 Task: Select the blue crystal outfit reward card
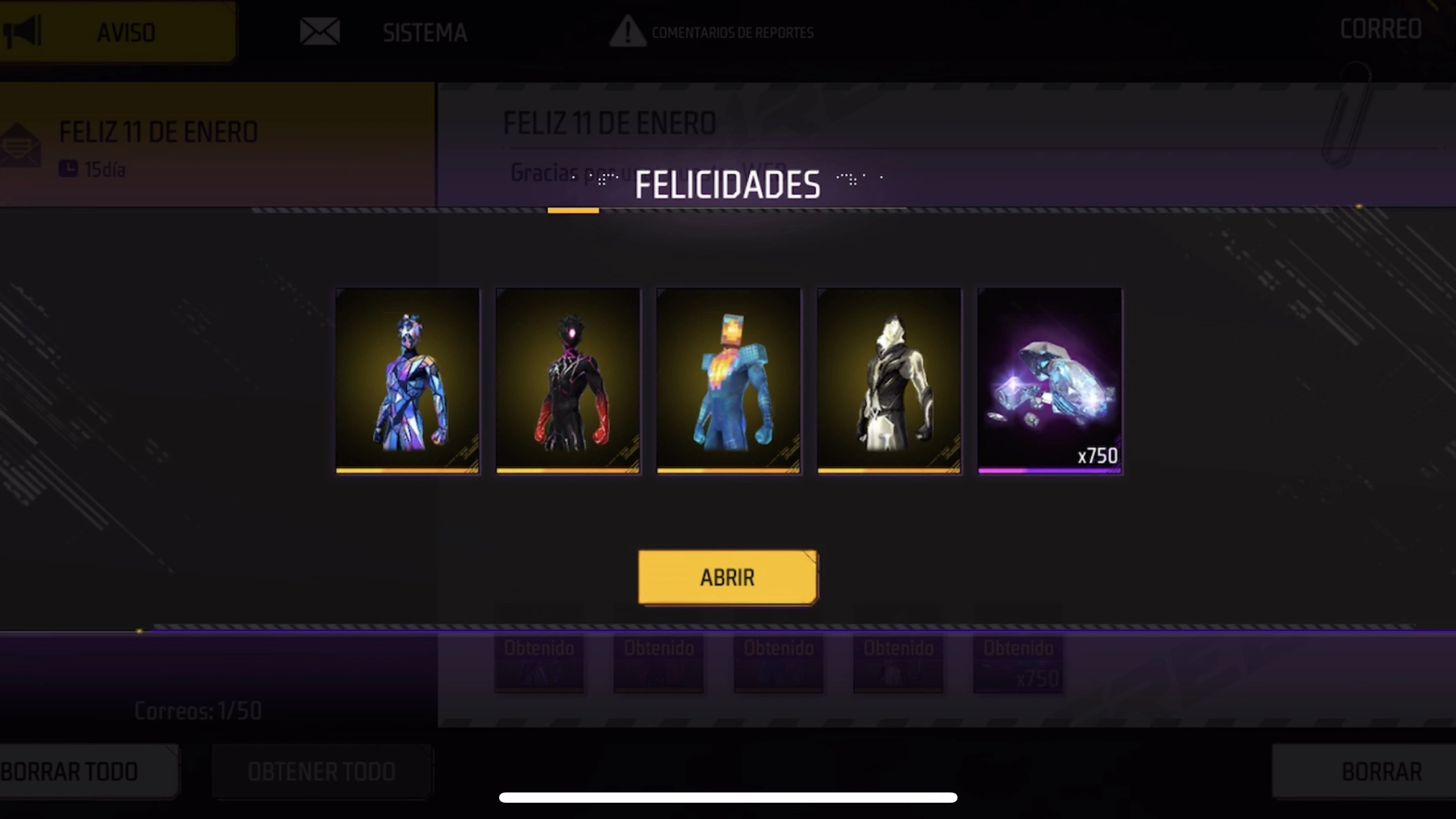point(407,380)
